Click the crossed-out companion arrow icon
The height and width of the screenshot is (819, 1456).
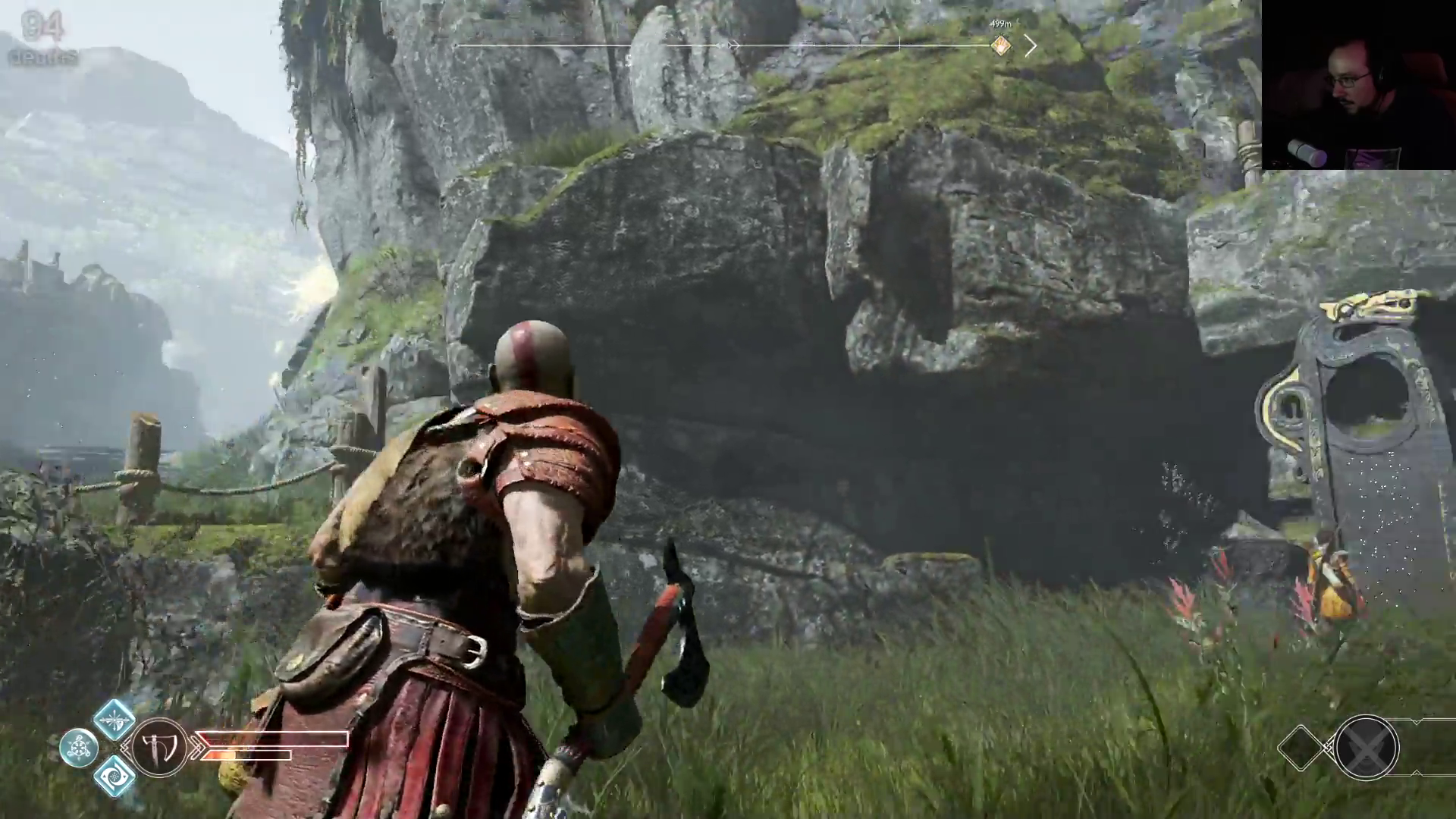1366,748
